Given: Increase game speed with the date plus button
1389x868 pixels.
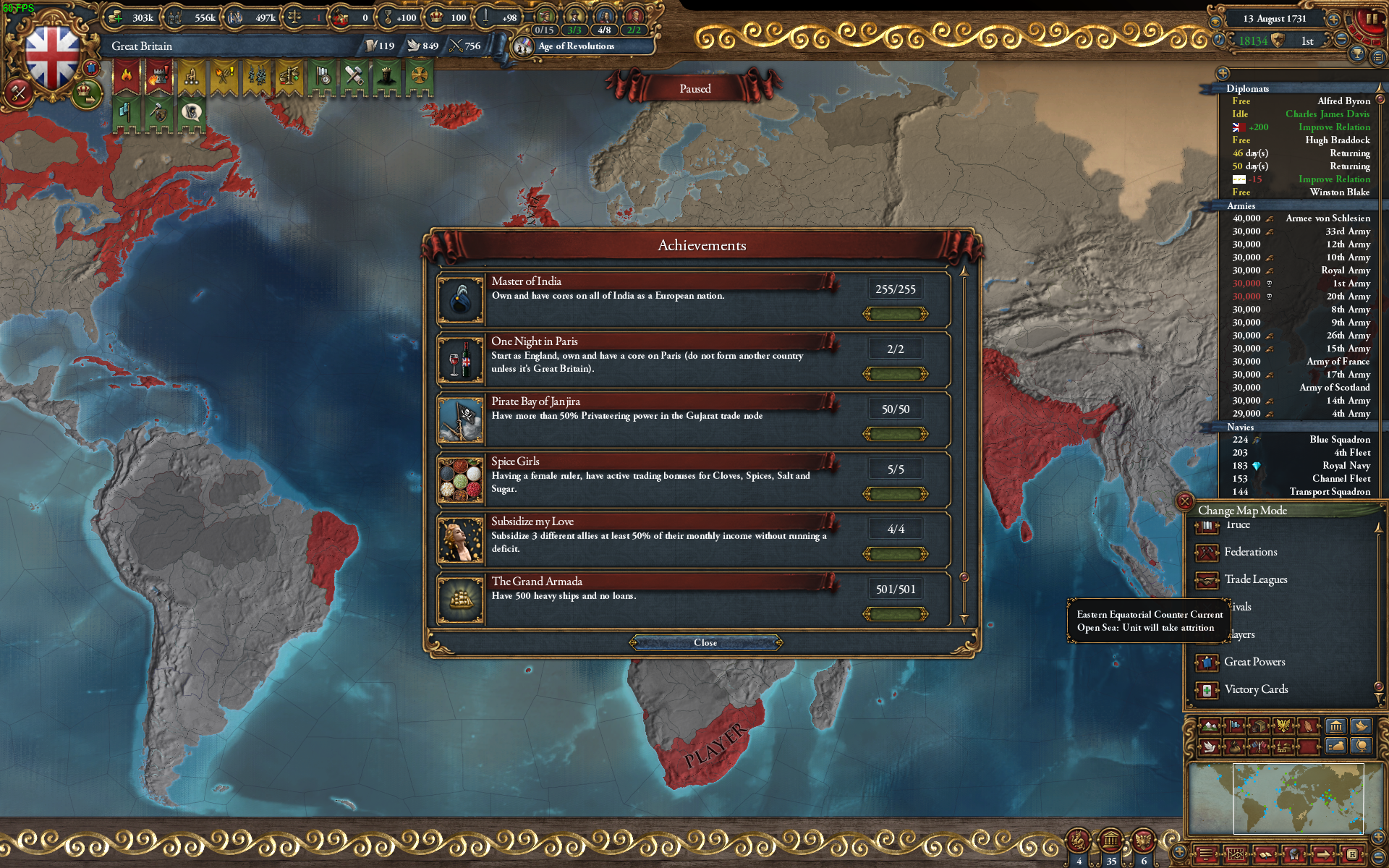Looking at the screenshot, I should click(1333, 18).
